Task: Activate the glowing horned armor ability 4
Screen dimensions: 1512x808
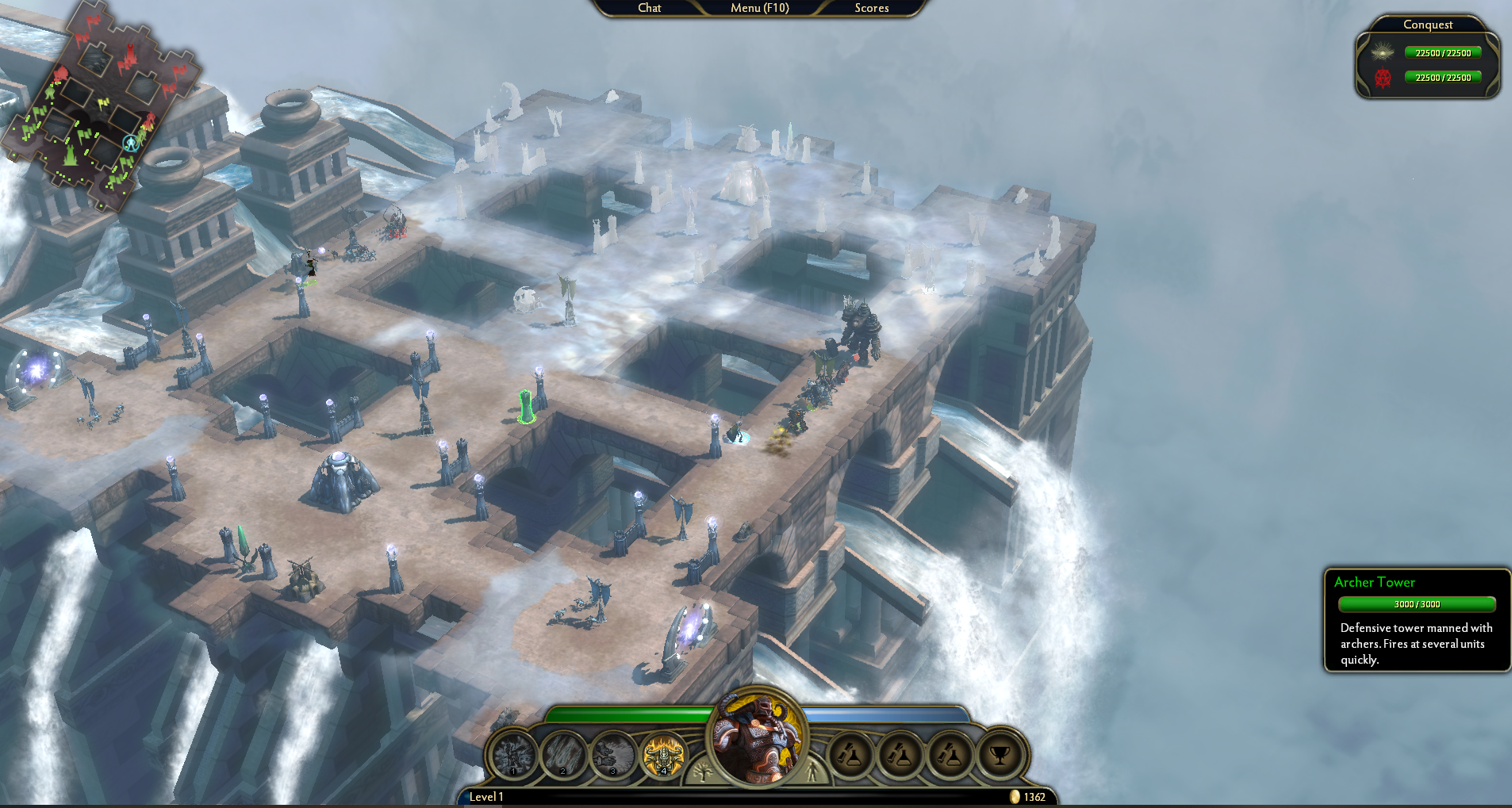Action: [x=663, y=754]
